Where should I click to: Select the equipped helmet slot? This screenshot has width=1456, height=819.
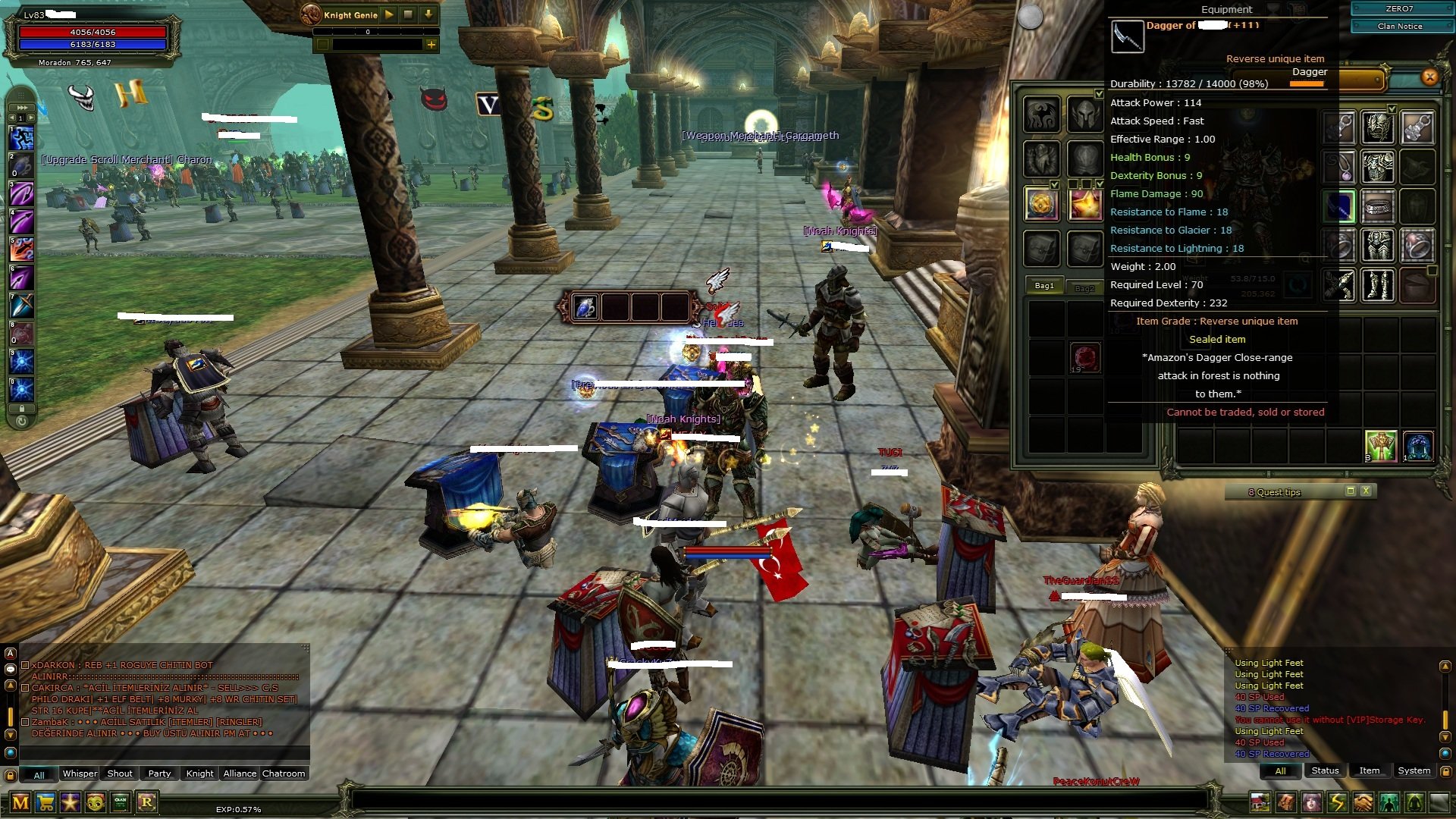[x=1377, y=128]
